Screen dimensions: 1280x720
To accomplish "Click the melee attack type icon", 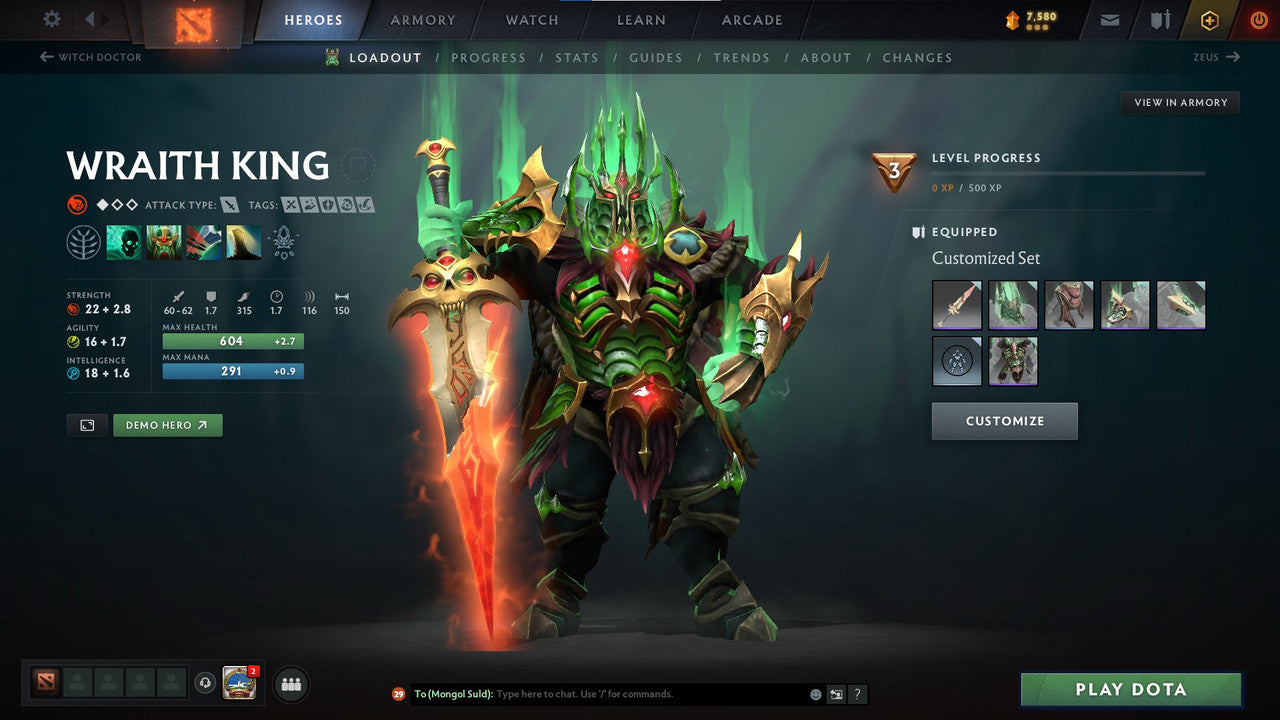I will [230, 204].
